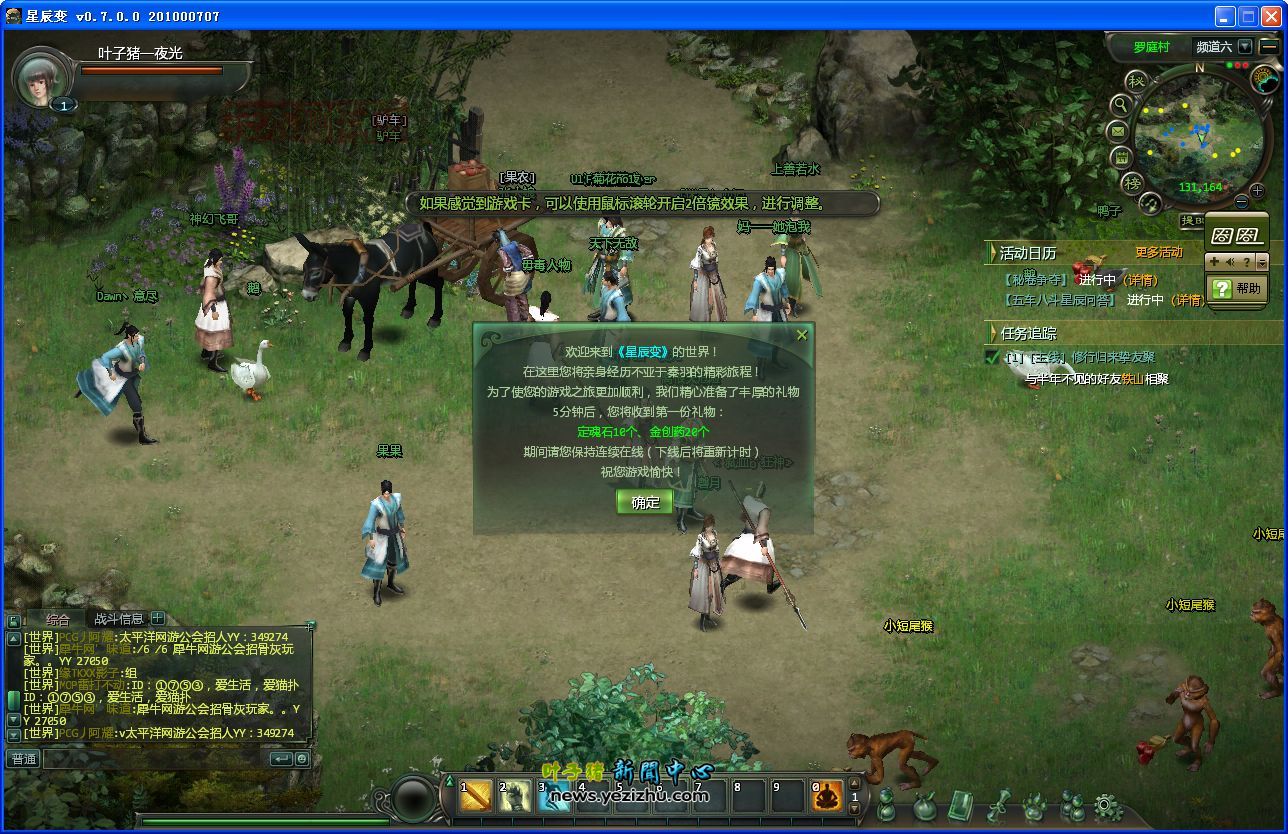Close the welcome popup with the X

pos(801,336)
